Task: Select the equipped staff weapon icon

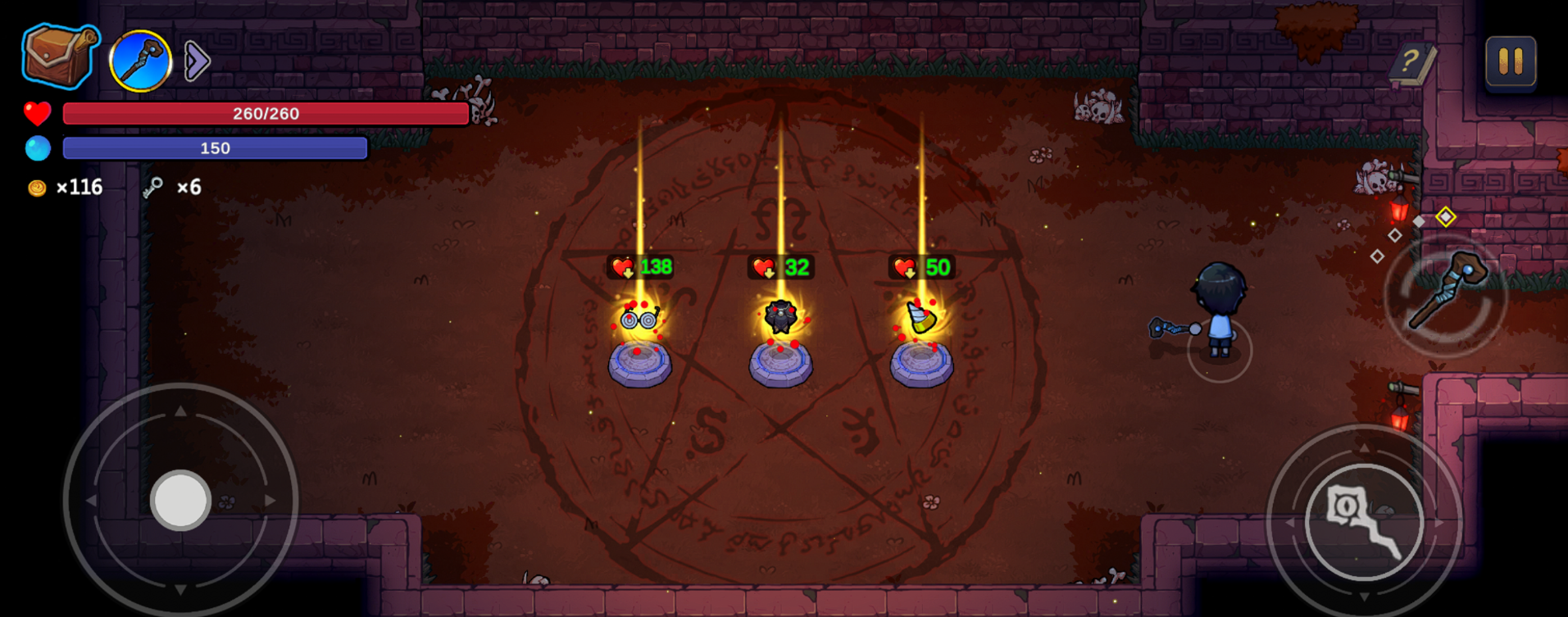Action: [x=140, y=61]
